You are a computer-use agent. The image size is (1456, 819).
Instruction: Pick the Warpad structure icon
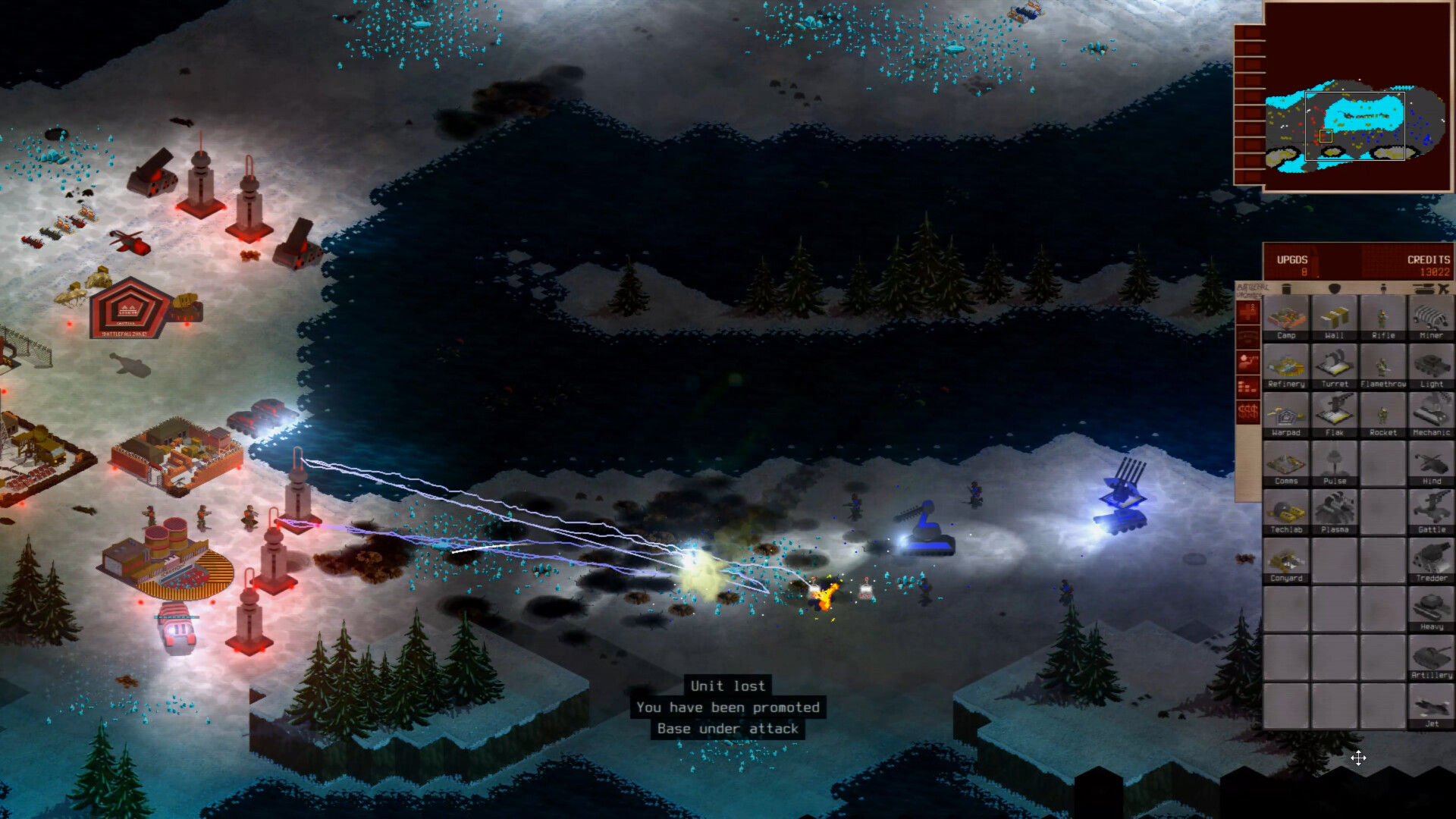coord(1287,415)
